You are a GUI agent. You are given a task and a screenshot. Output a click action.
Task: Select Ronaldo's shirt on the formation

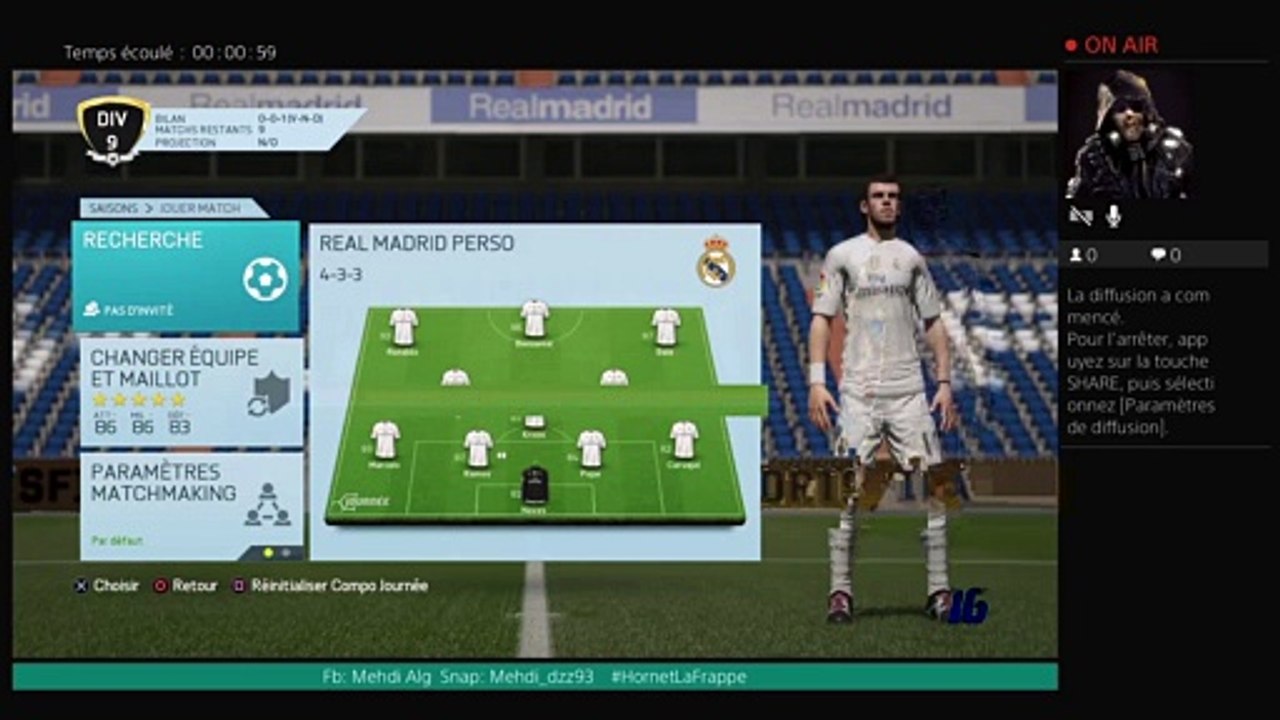tap(403, 327)
